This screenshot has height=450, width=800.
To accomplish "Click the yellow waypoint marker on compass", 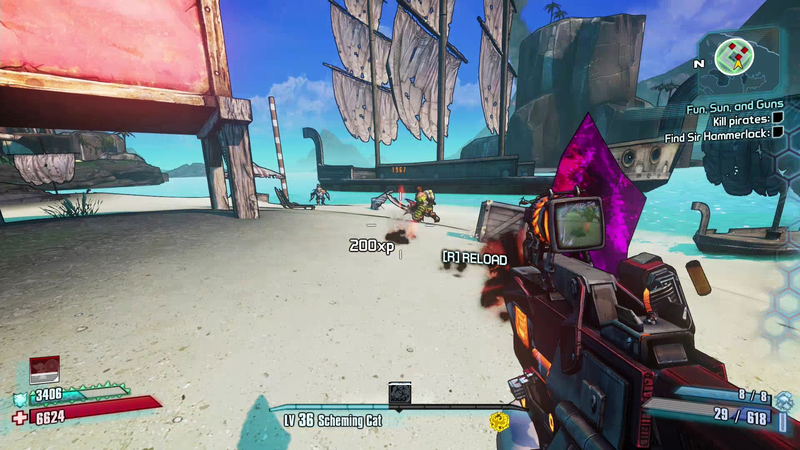I will [498, 420].
